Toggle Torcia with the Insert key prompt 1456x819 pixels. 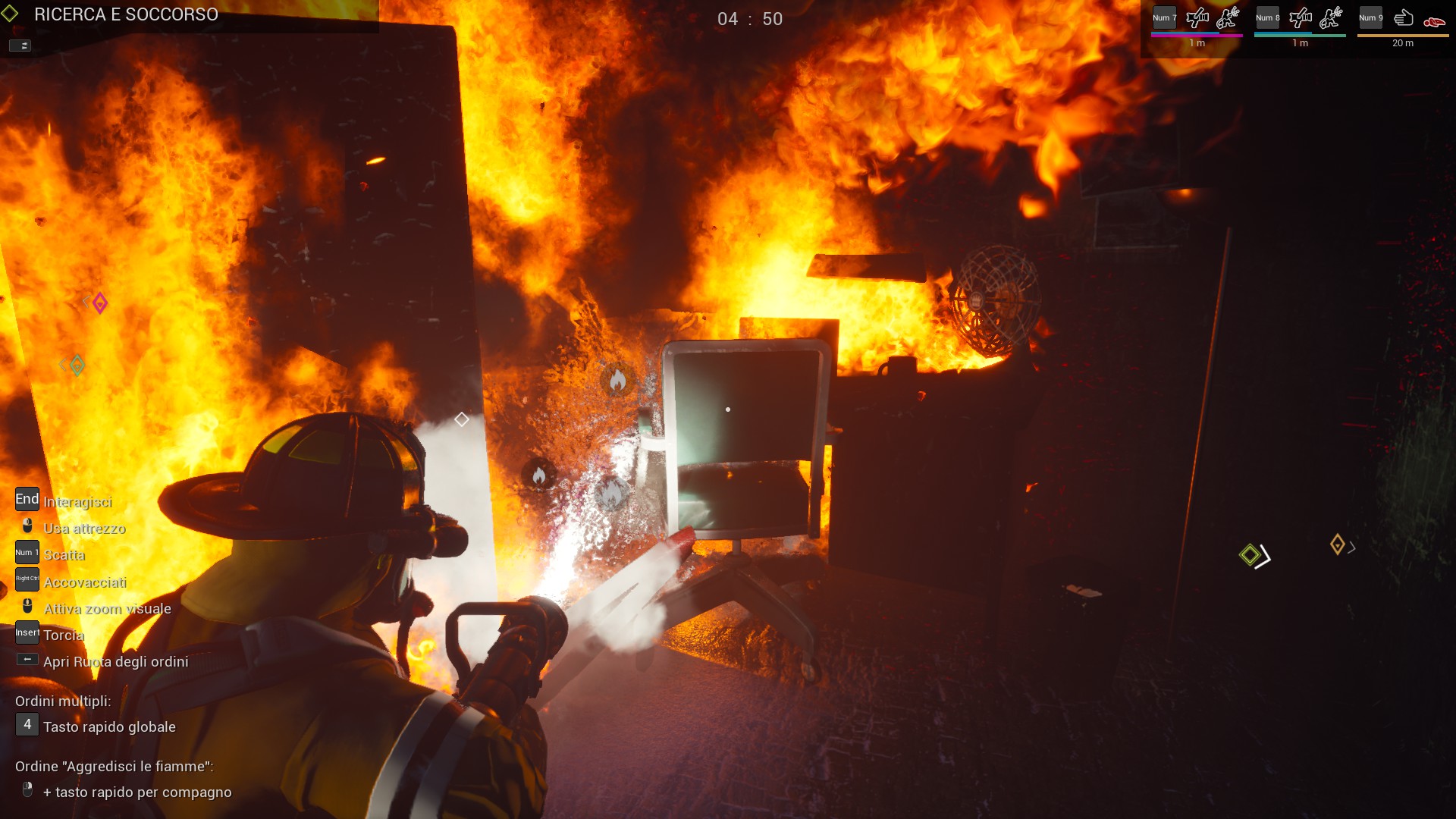[27, 632]
